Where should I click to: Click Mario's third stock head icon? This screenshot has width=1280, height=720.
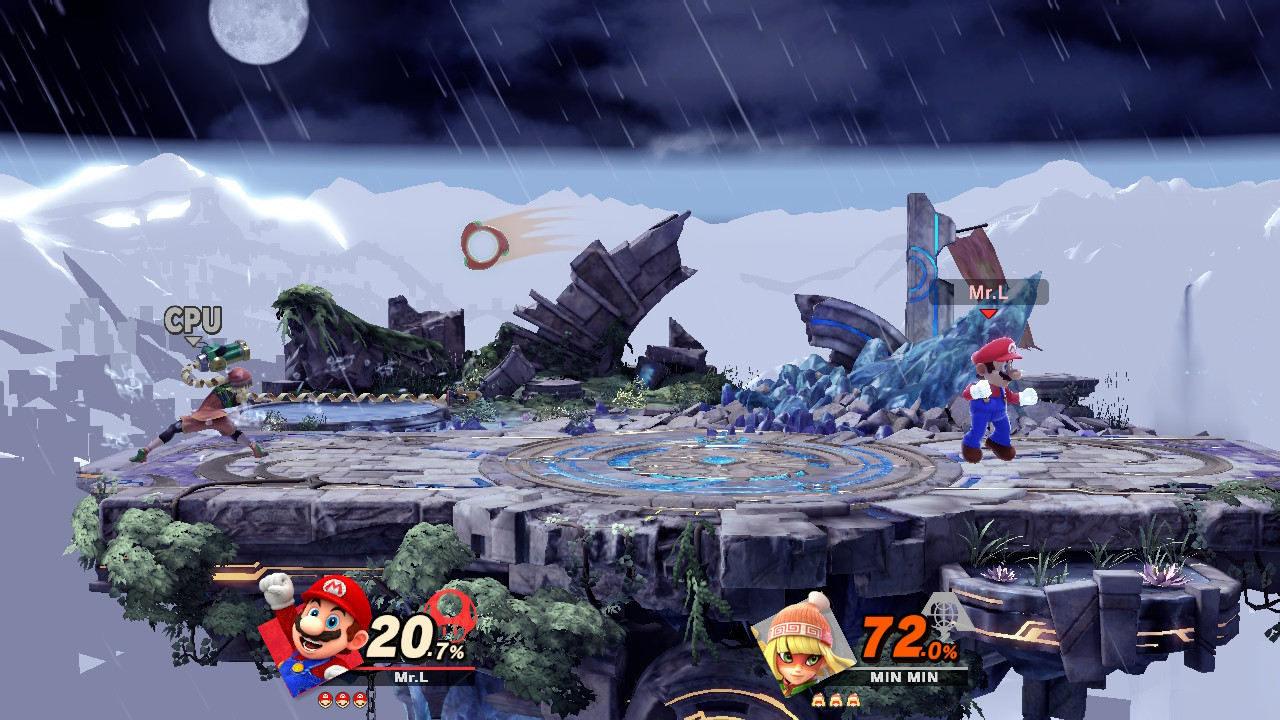[360, 699]
